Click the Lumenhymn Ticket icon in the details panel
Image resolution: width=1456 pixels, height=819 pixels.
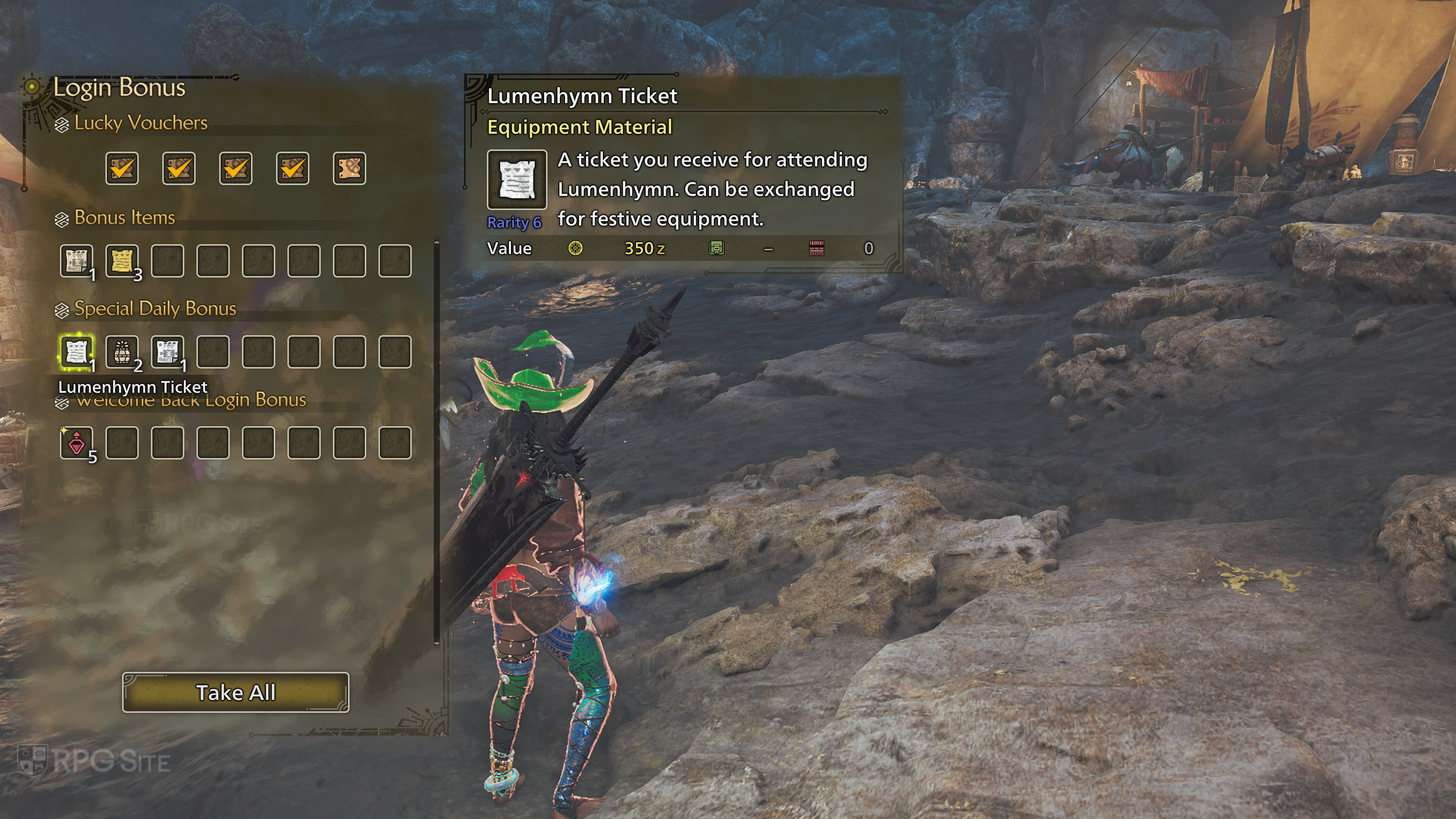pos(516,180)
